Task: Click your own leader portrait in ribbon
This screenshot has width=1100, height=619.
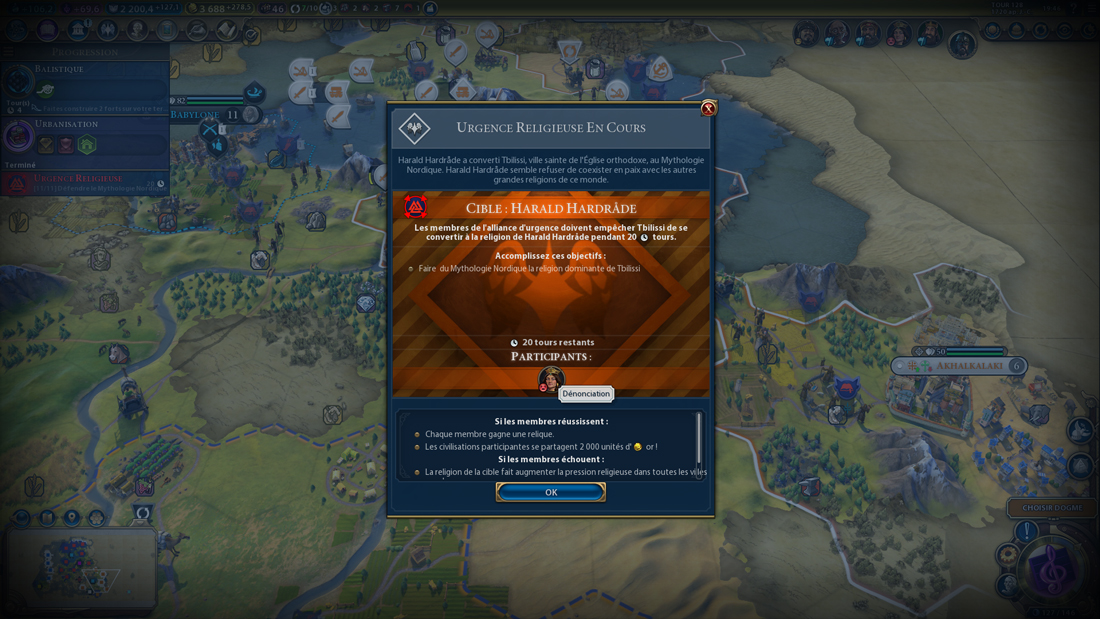Action: [962, 44]
